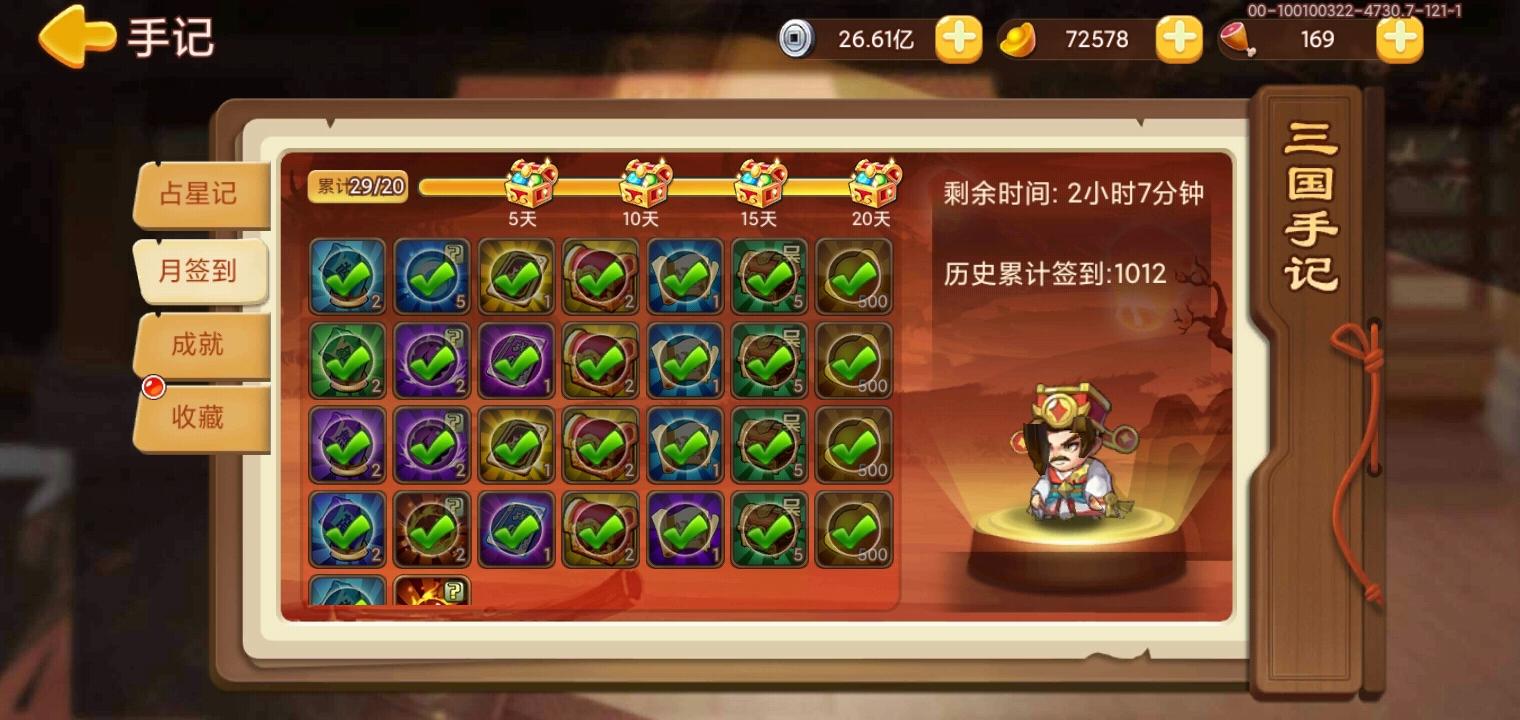Viewport: 1520px width, 720px height.
Task: Tap the 收藏 sidebar button
Action: (x=199, y=417)
